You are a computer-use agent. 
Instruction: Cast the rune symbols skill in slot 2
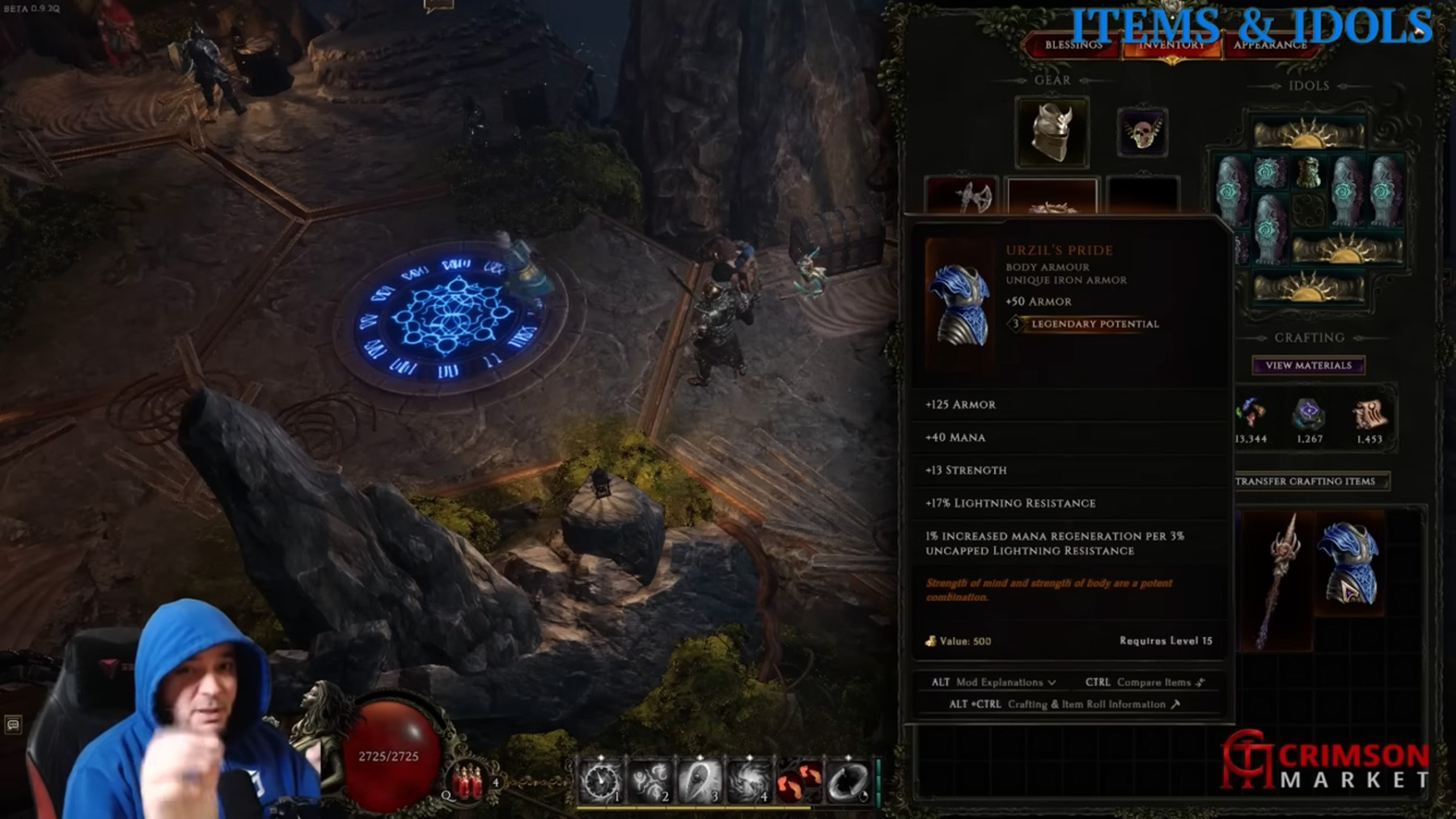click(650, 781)
